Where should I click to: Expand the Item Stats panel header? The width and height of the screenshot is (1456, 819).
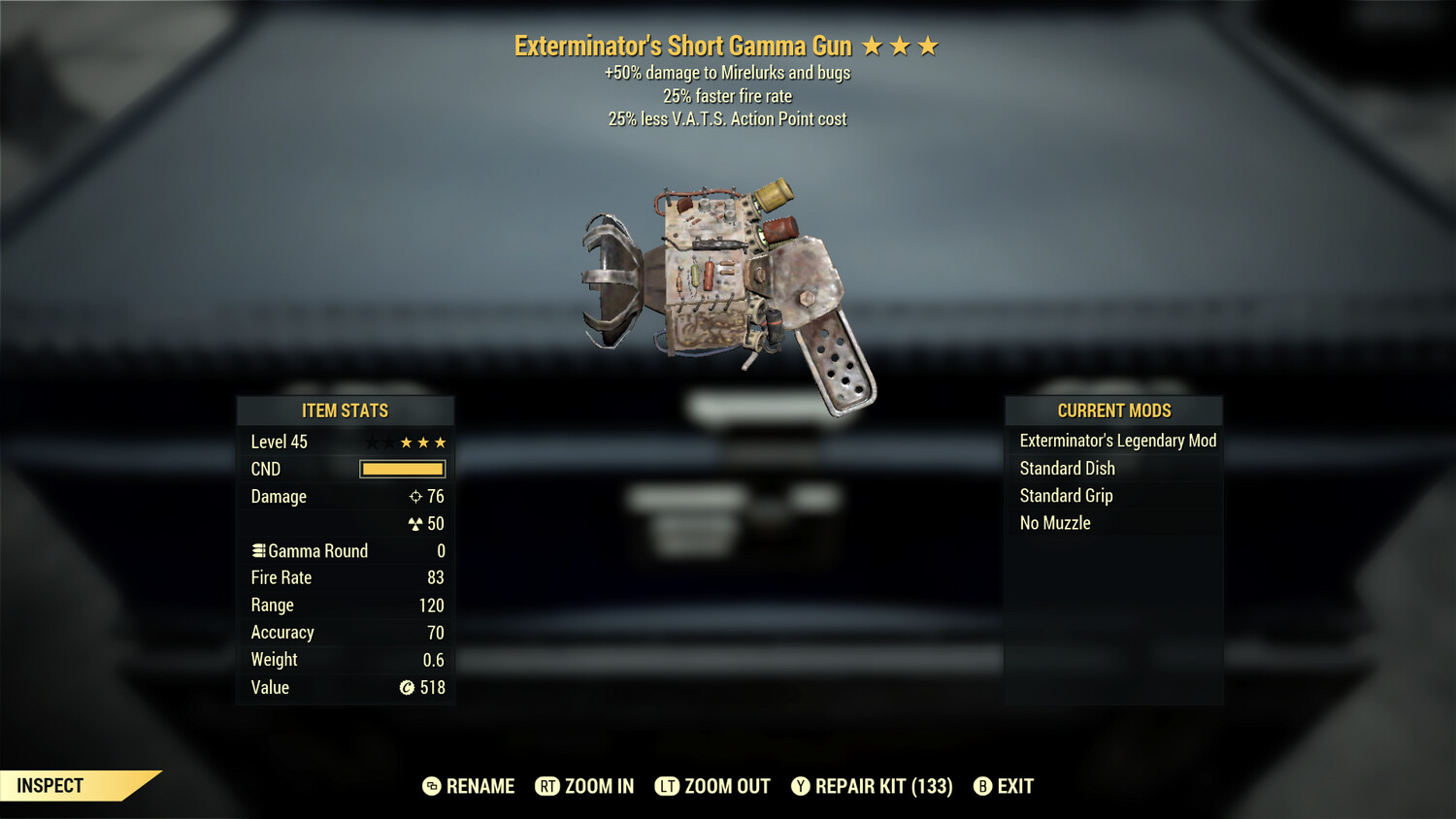click(x=346, y=410)
